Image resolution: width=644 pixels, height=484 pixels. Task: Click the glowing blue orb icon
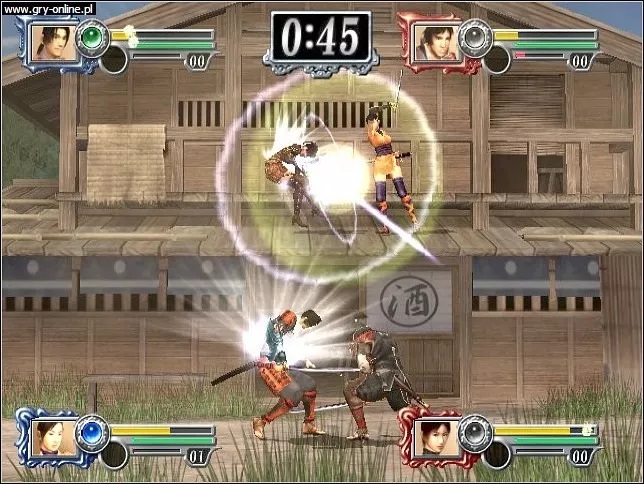point(93,432)
